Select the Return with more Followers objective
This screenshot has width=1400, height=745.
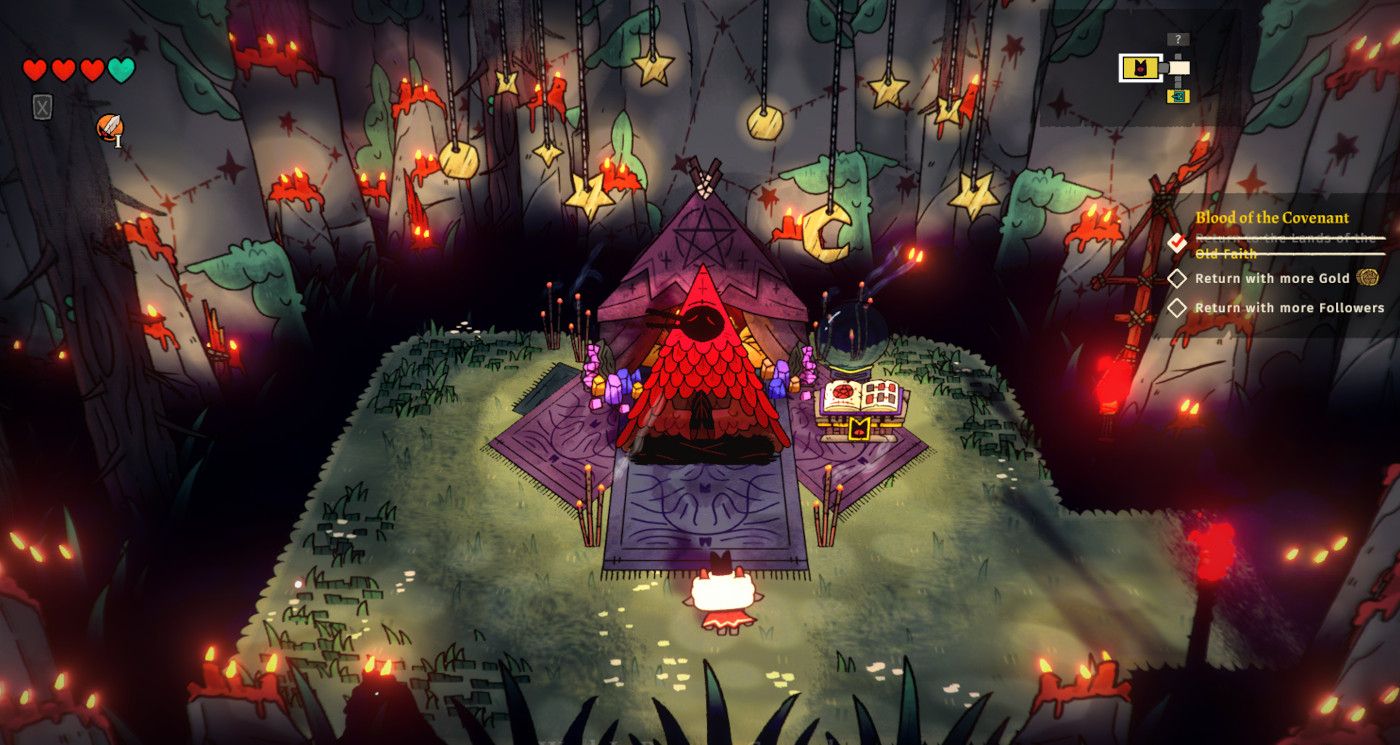(1288, 308)
